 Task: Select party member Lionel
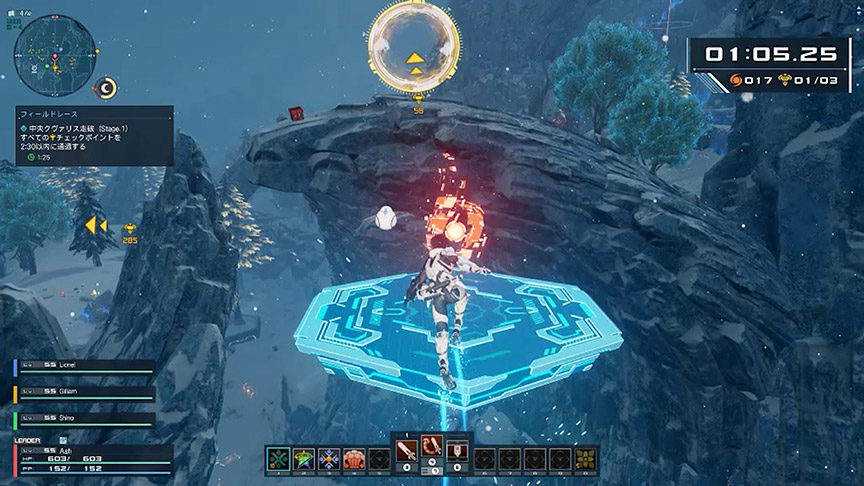pos(84,367)
